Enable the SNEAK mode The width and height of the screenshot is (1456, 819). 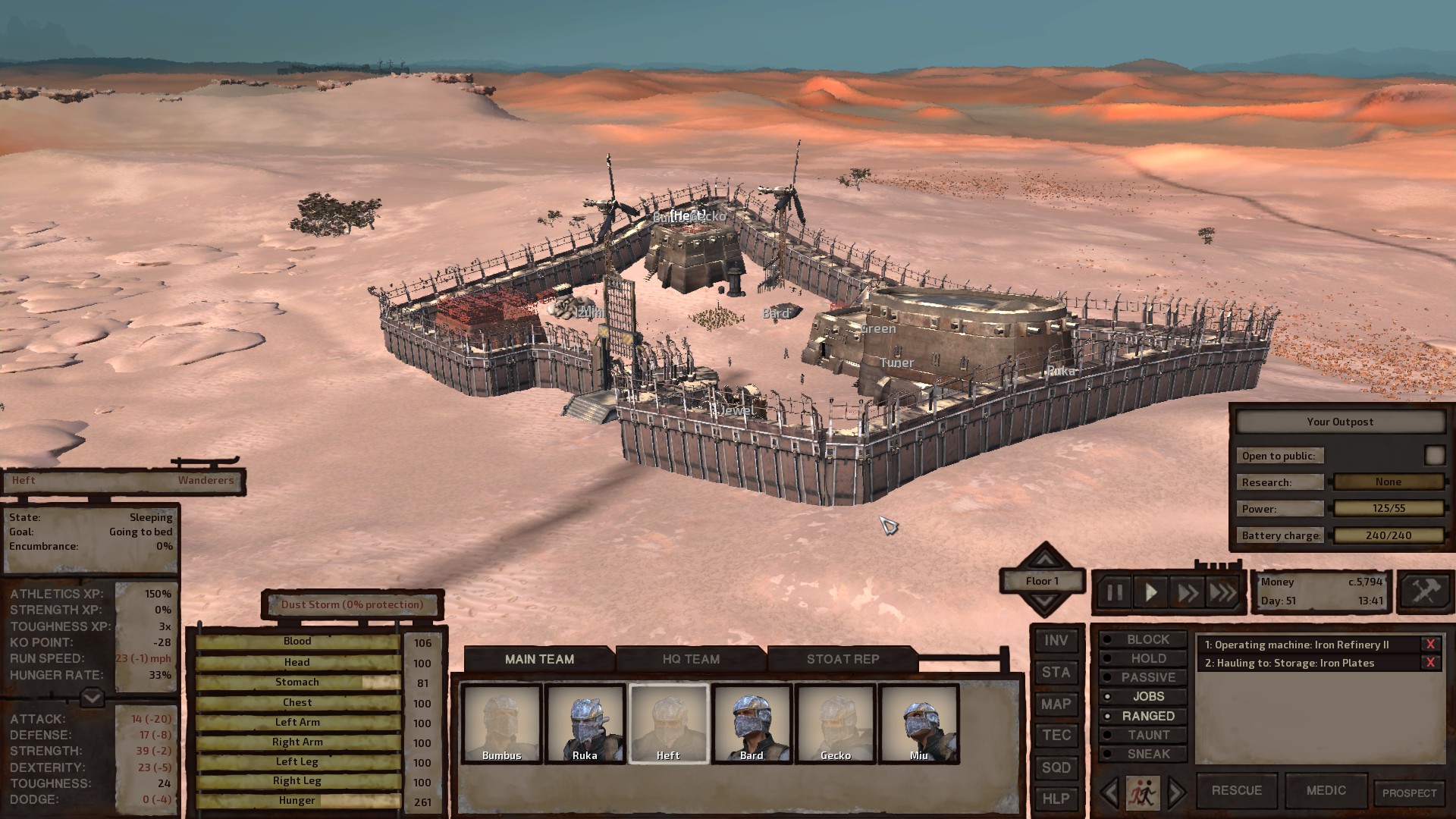(x=1147, y=754)
